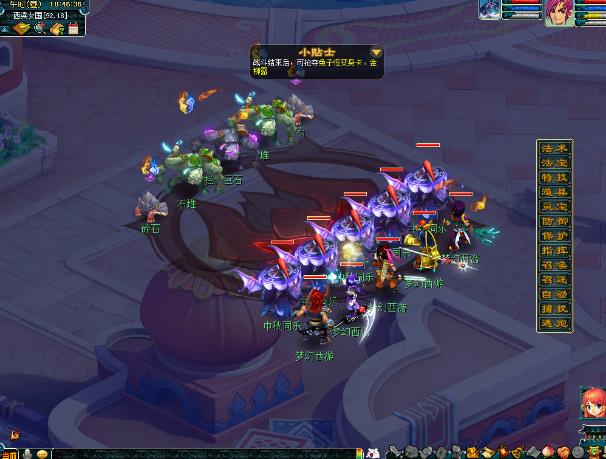
Task: Toggle 自动 auto-battle mode
Action: click(x=554, y=295)
